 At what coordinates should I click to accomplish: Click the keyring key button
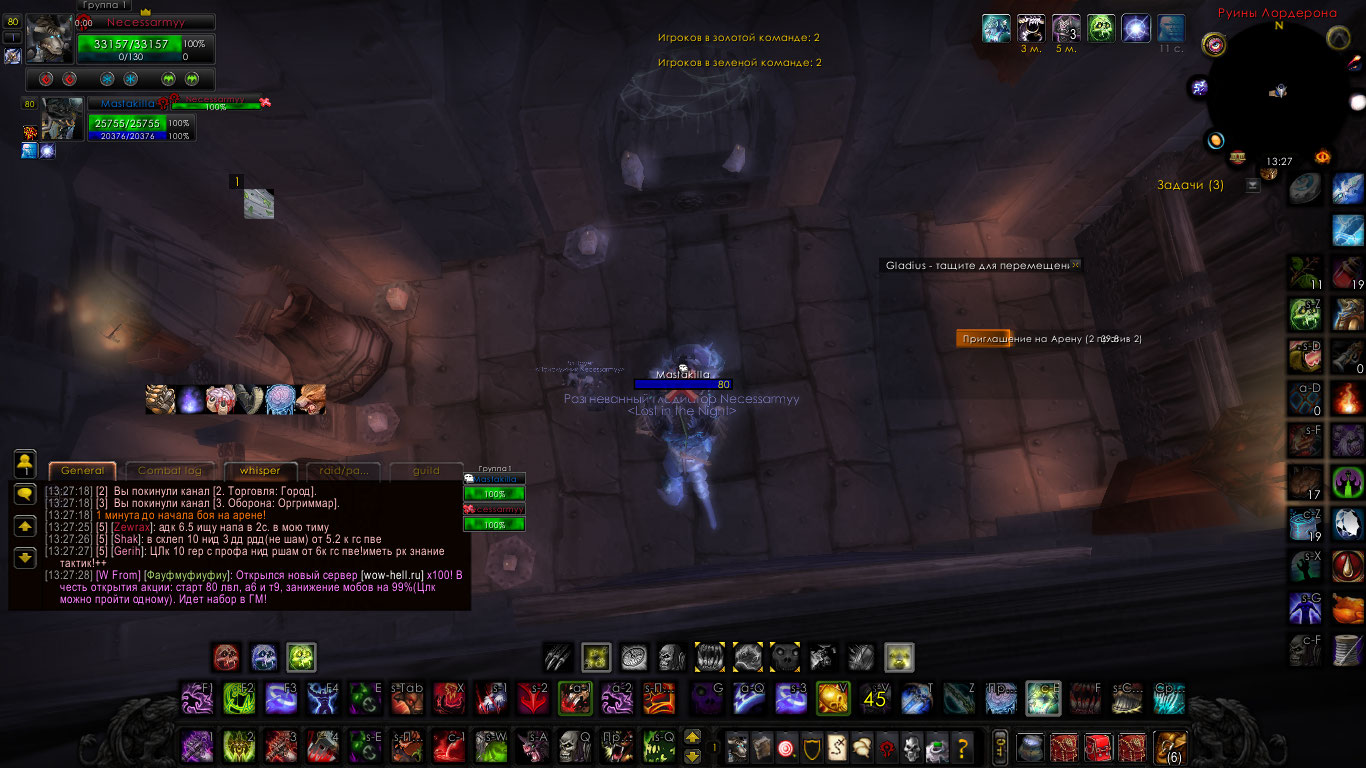[998, 746]
